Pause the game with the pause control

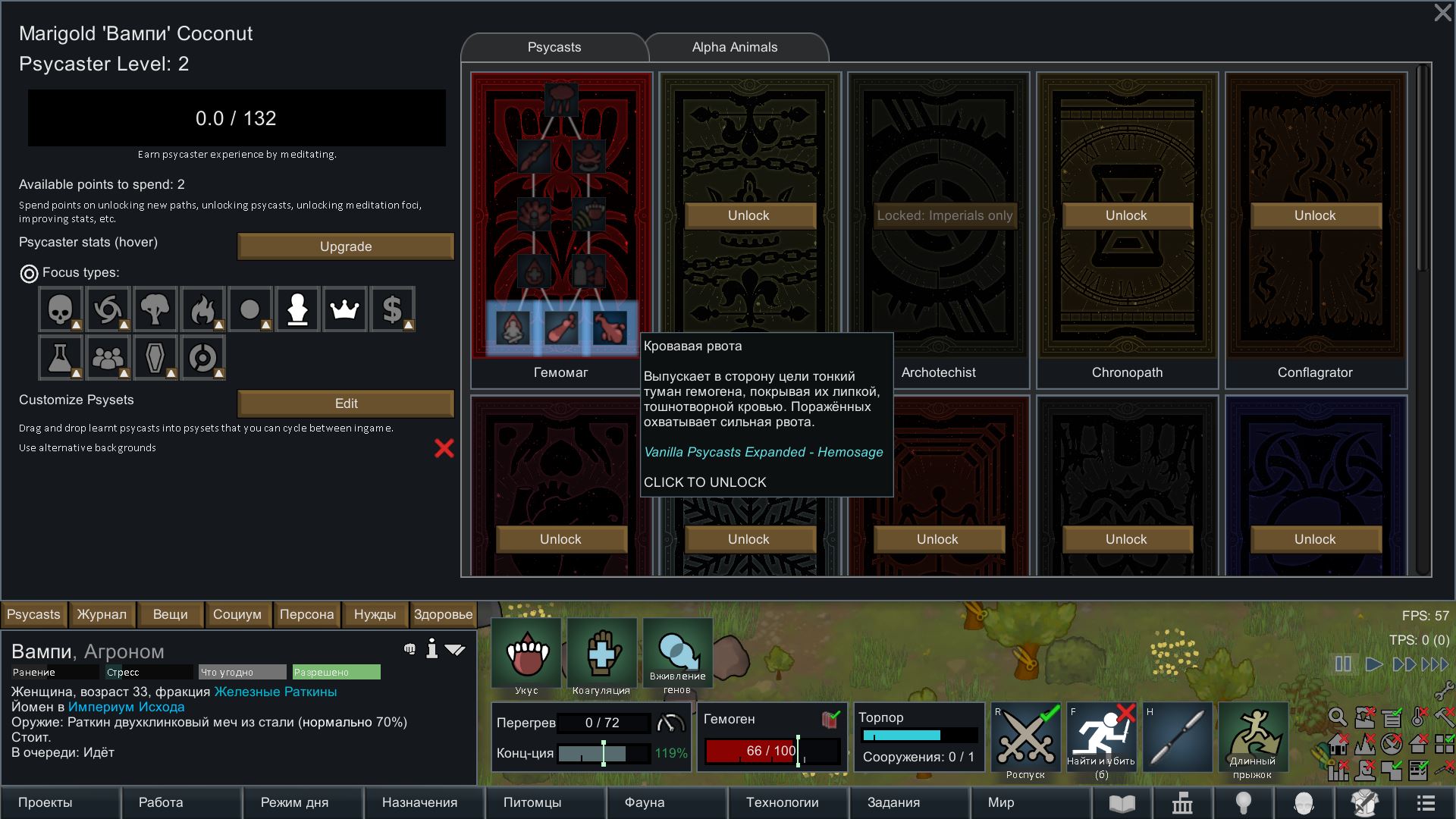[1343, 664]
